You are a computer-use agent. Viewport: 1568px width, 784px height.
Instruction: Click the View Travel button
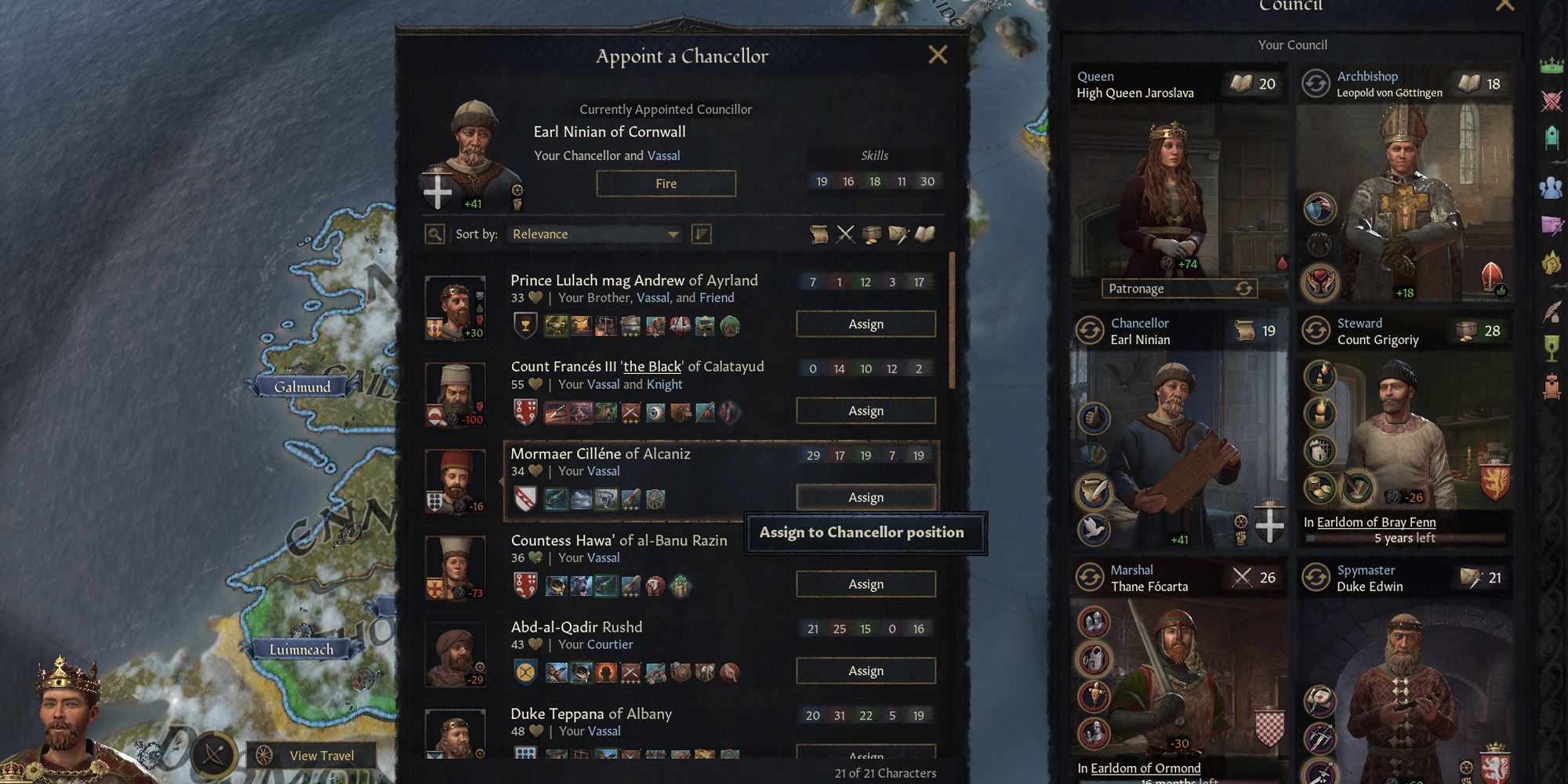[x=310, y=755]
